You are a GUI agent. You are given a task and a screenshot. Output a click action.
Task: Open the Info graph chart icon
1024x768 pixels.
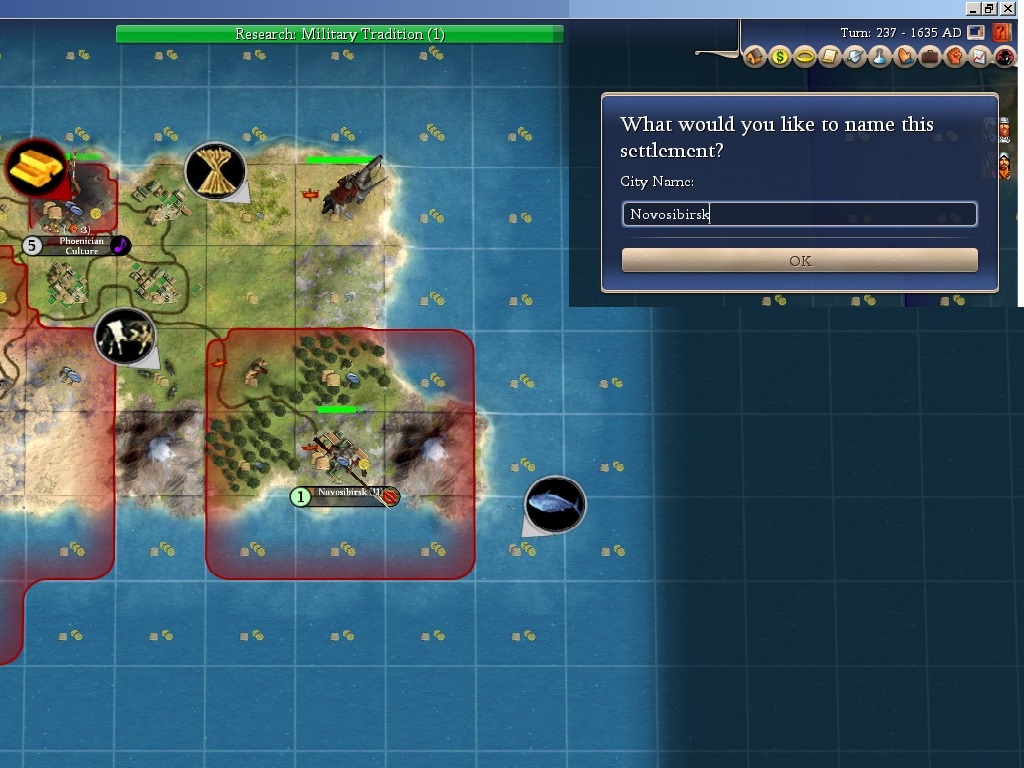(x=980, y=56)
